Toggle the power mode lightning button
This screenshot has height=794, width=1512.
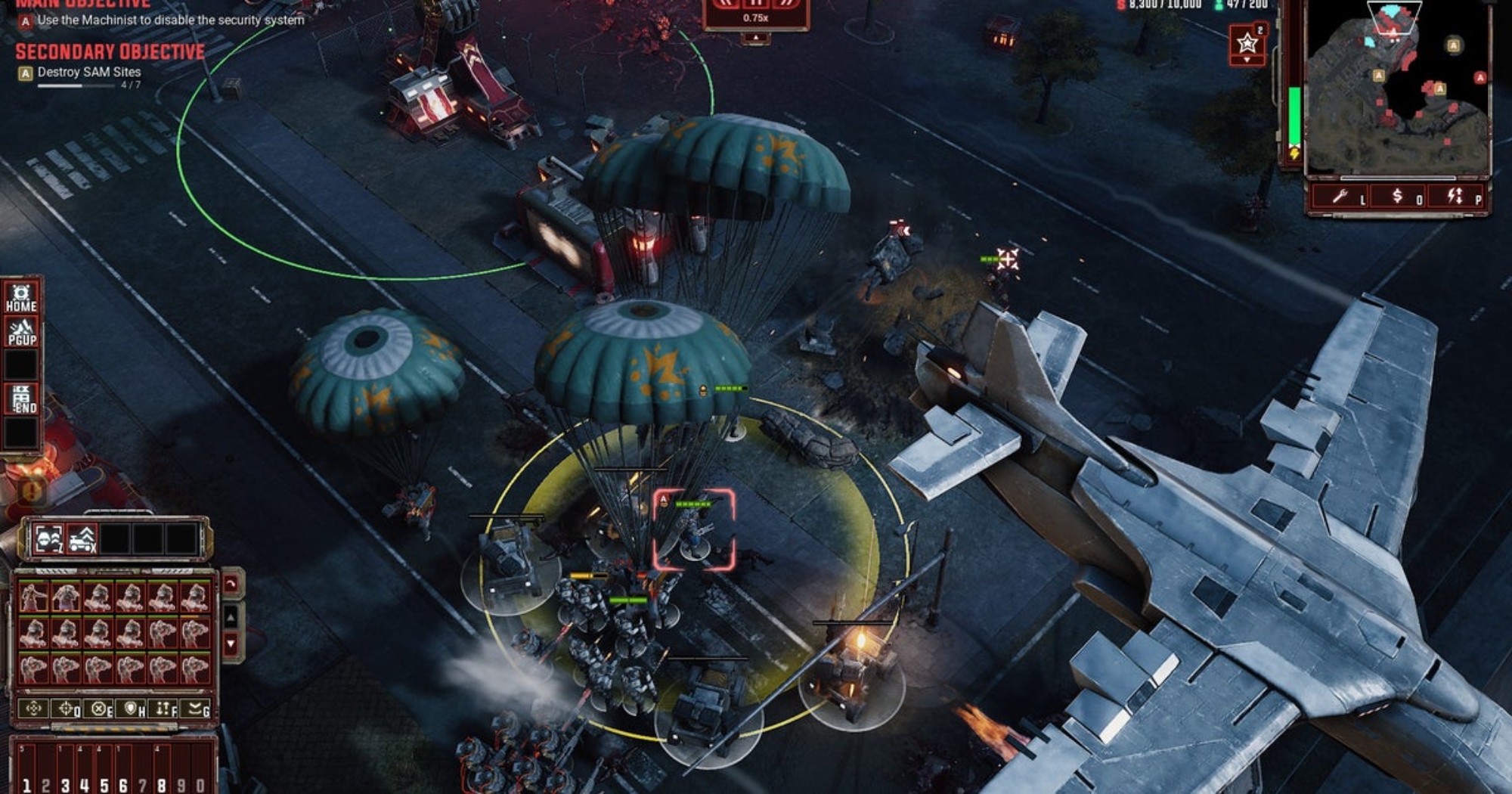pyautogui.click(x=1455, y=197)
